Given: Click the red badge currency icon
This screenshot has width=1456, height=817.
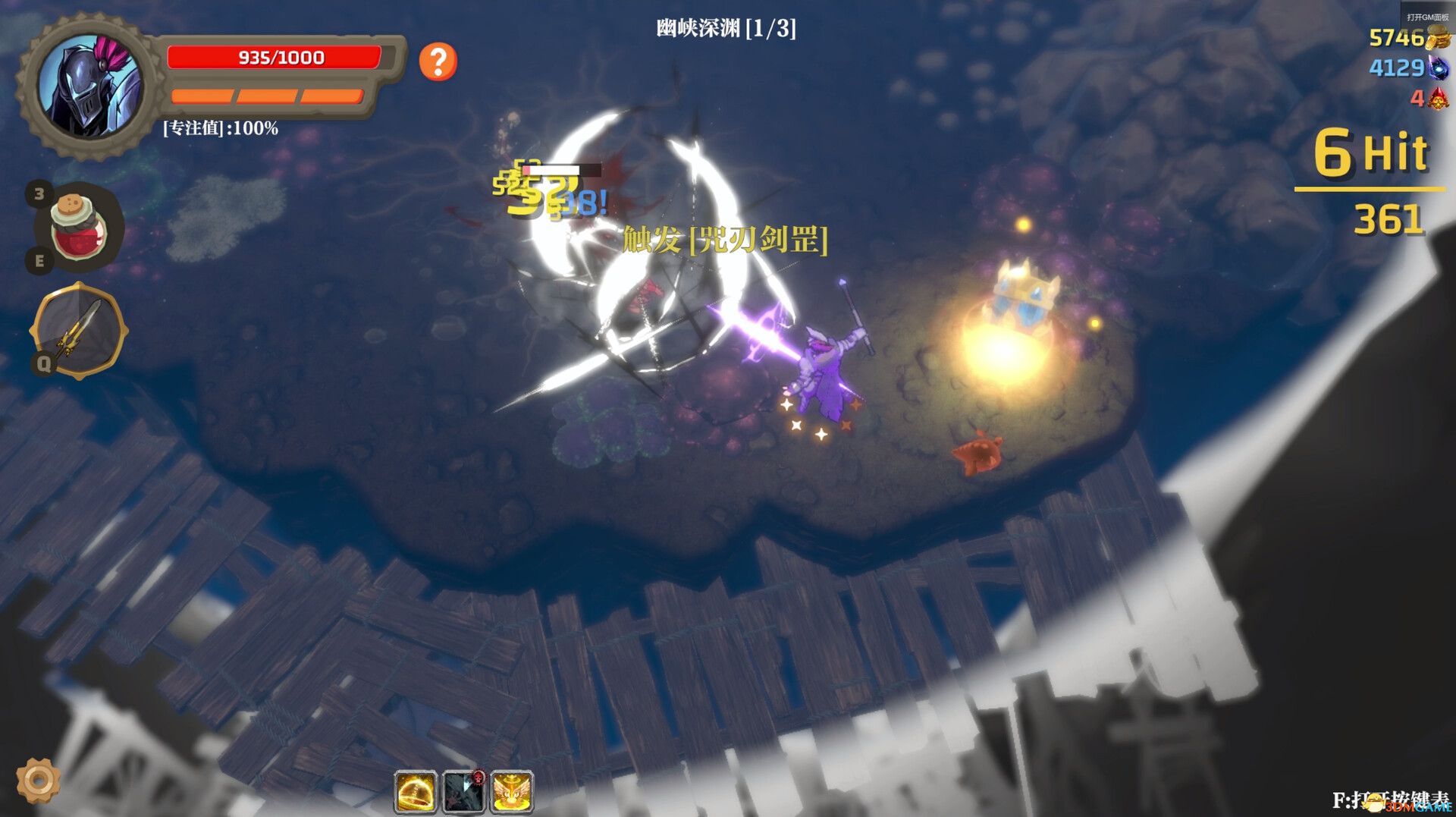Looking at the screenshot, I should click(x=1440, y=99).
